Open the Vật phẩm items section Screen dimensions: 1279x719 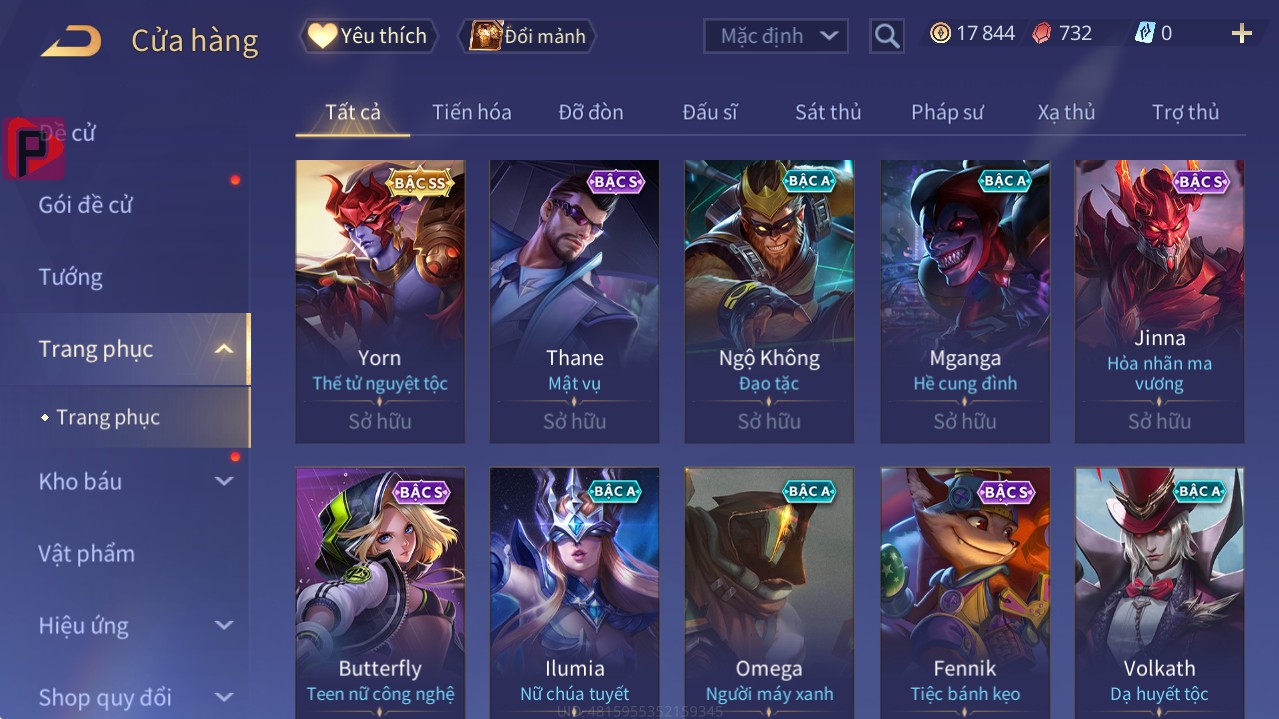87,553
